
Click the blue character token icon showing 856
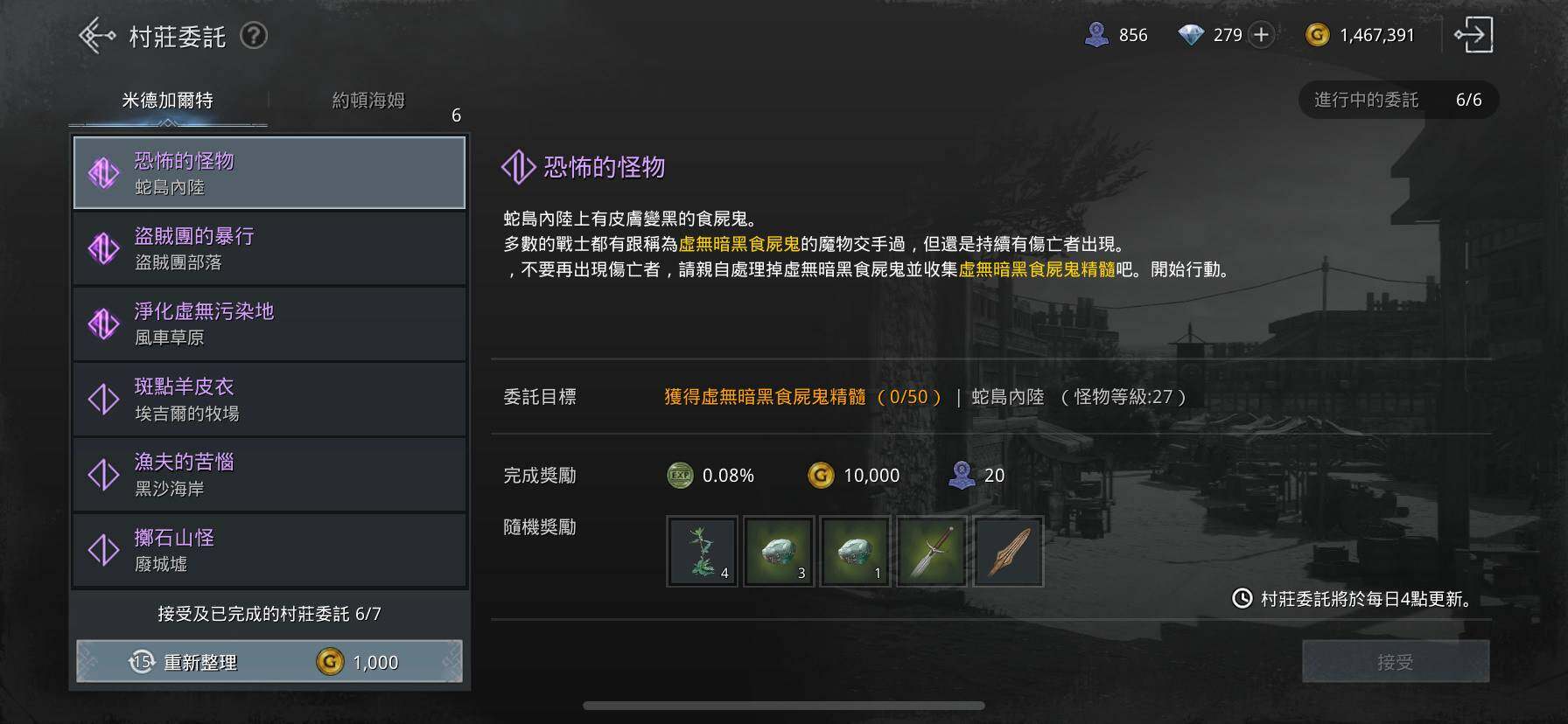coord(1098,35)
